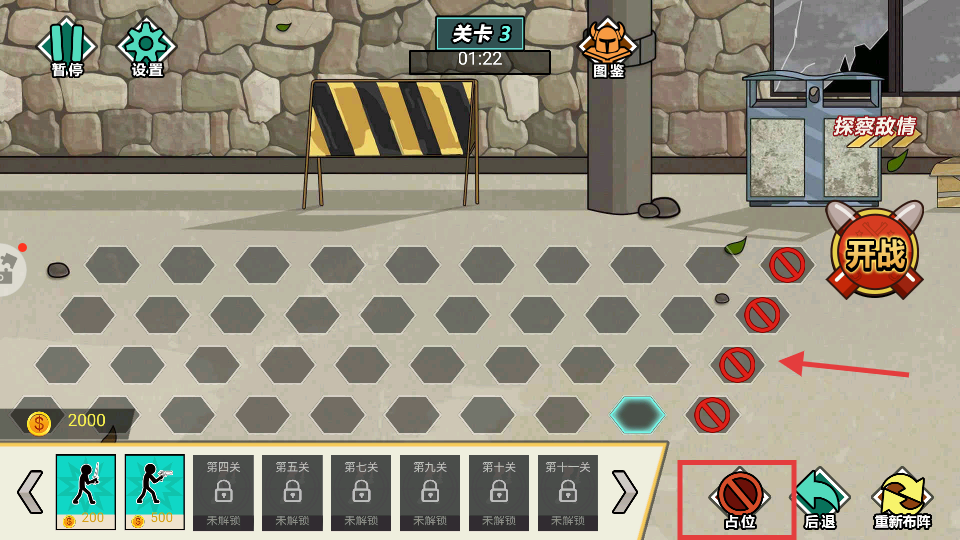
Task: Select the 200-cost sword stickman unit
Action: (x=86, y=491)
